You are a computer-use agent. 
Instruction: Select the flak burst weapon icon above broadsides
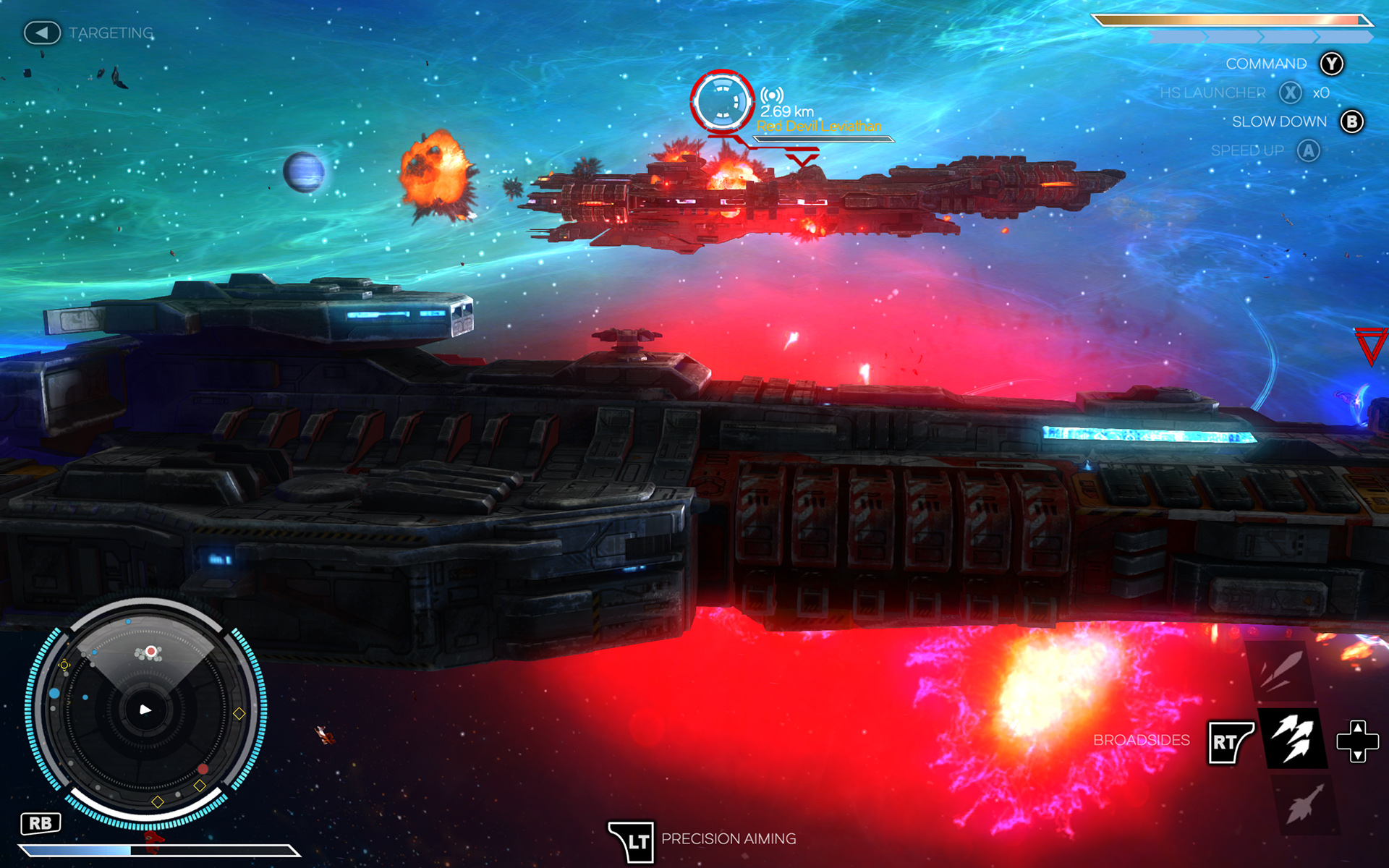pos(1281,671)
